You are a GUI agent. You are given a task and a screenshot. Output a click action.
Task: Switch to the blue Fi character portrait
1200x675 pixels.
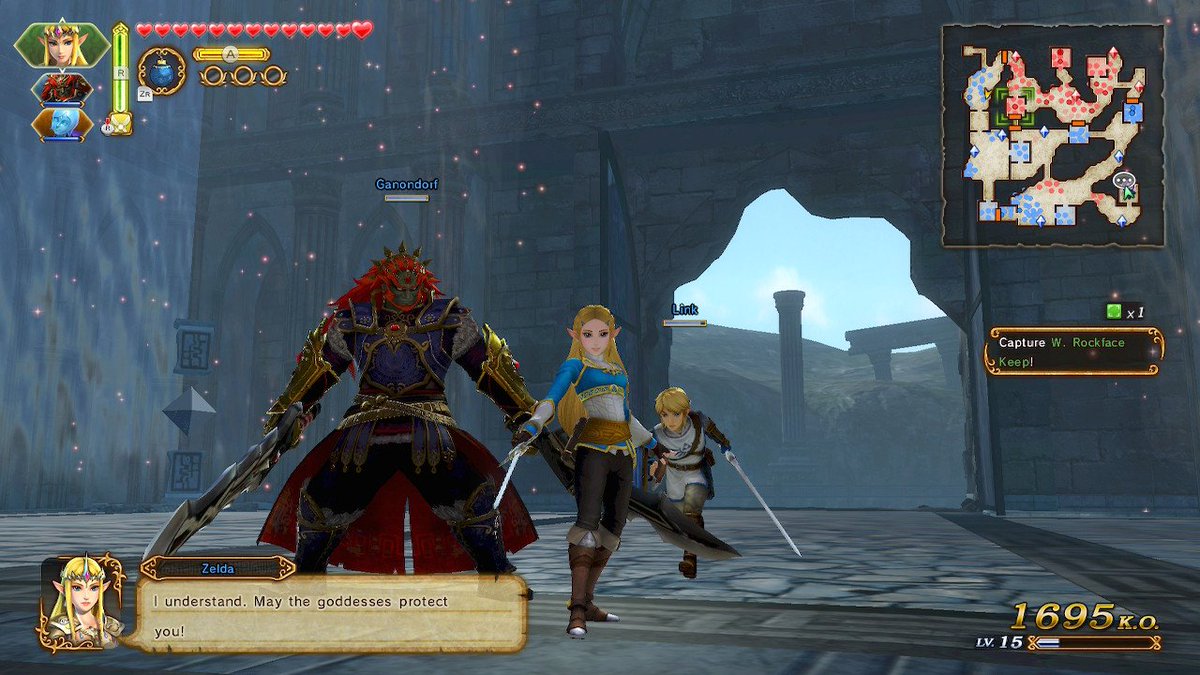coord(62,123)
